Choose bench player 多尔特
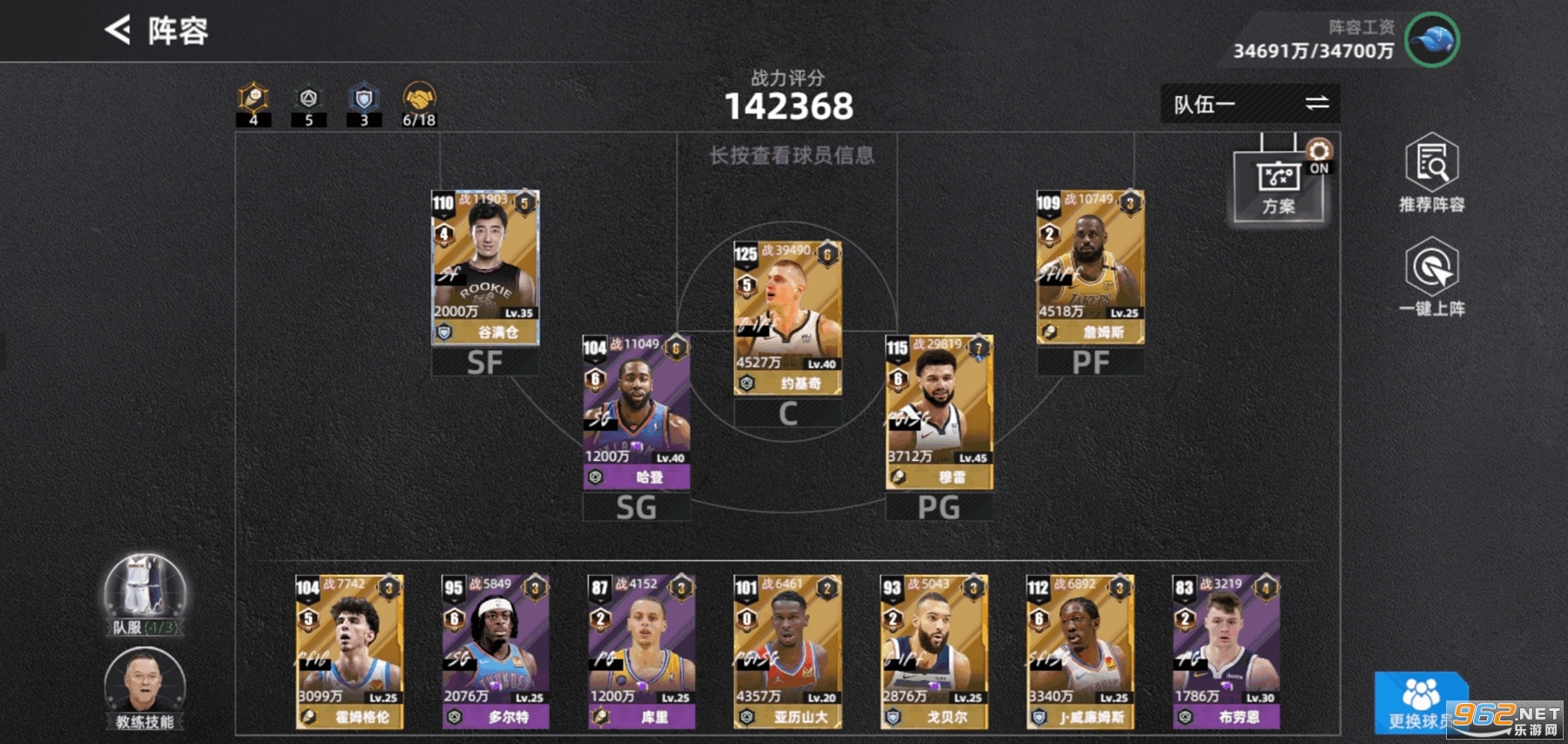 (495, 651)
